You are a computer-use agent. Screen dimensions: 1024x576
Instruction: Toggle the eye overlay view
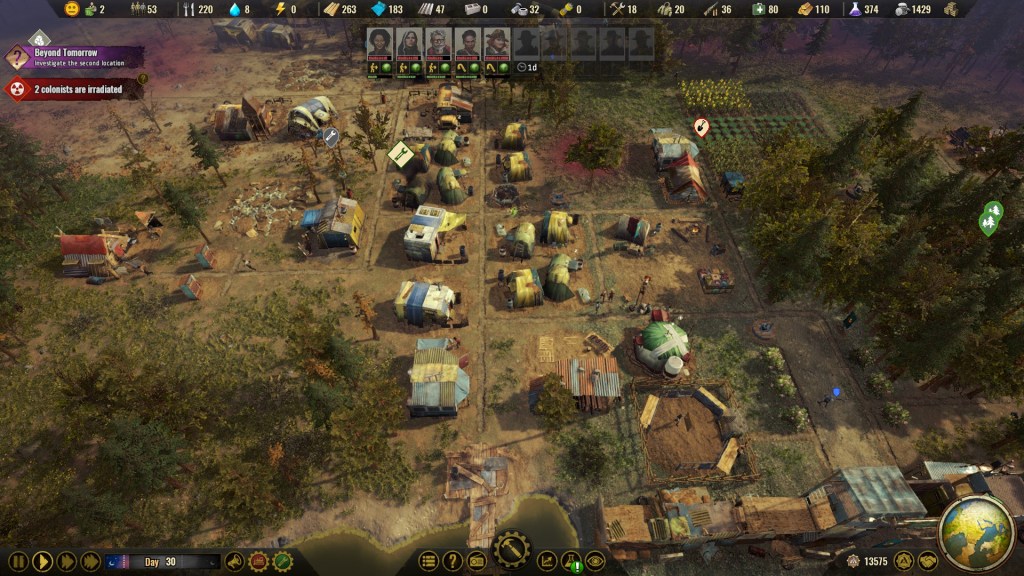pos(595,561)
